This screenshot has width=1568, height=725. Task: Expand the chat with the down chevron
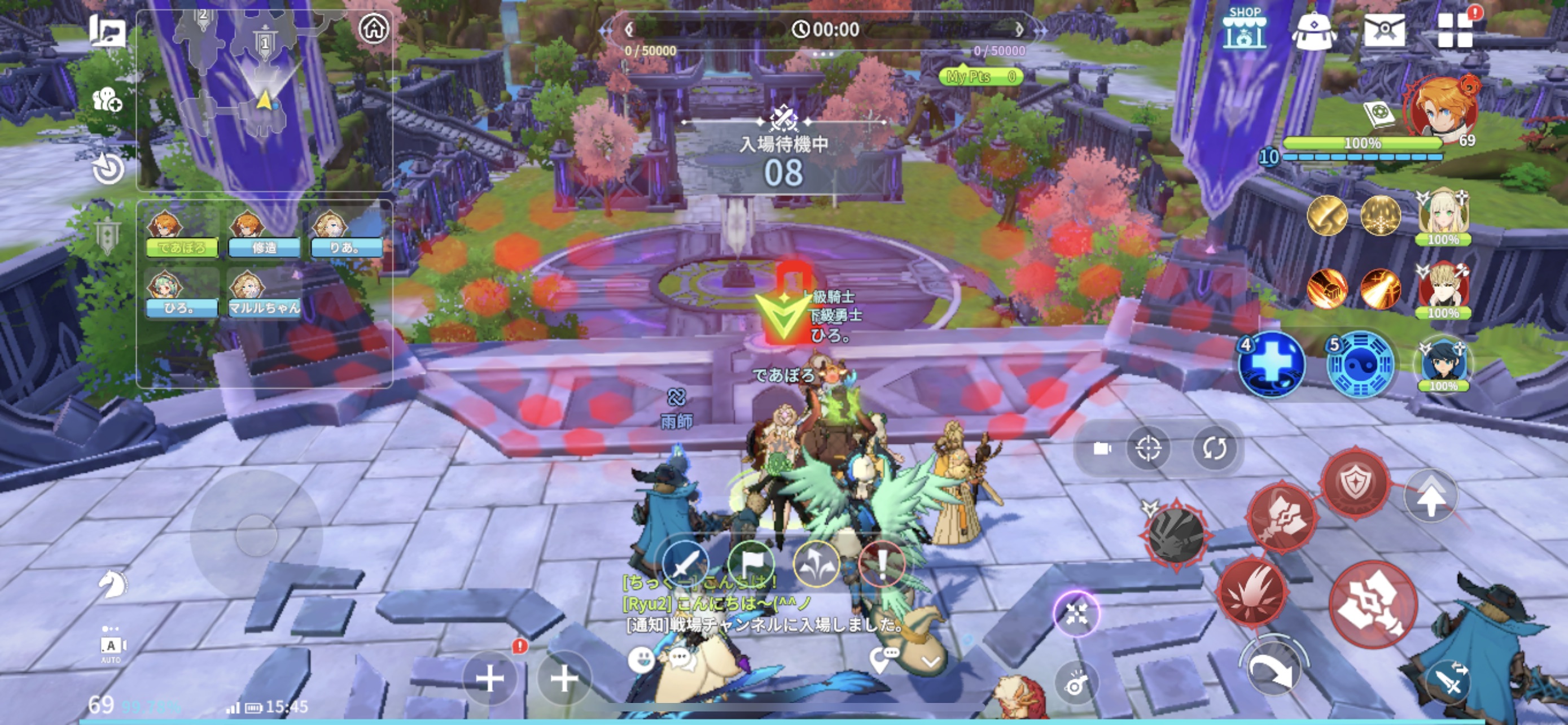click(x=931, y=661)
